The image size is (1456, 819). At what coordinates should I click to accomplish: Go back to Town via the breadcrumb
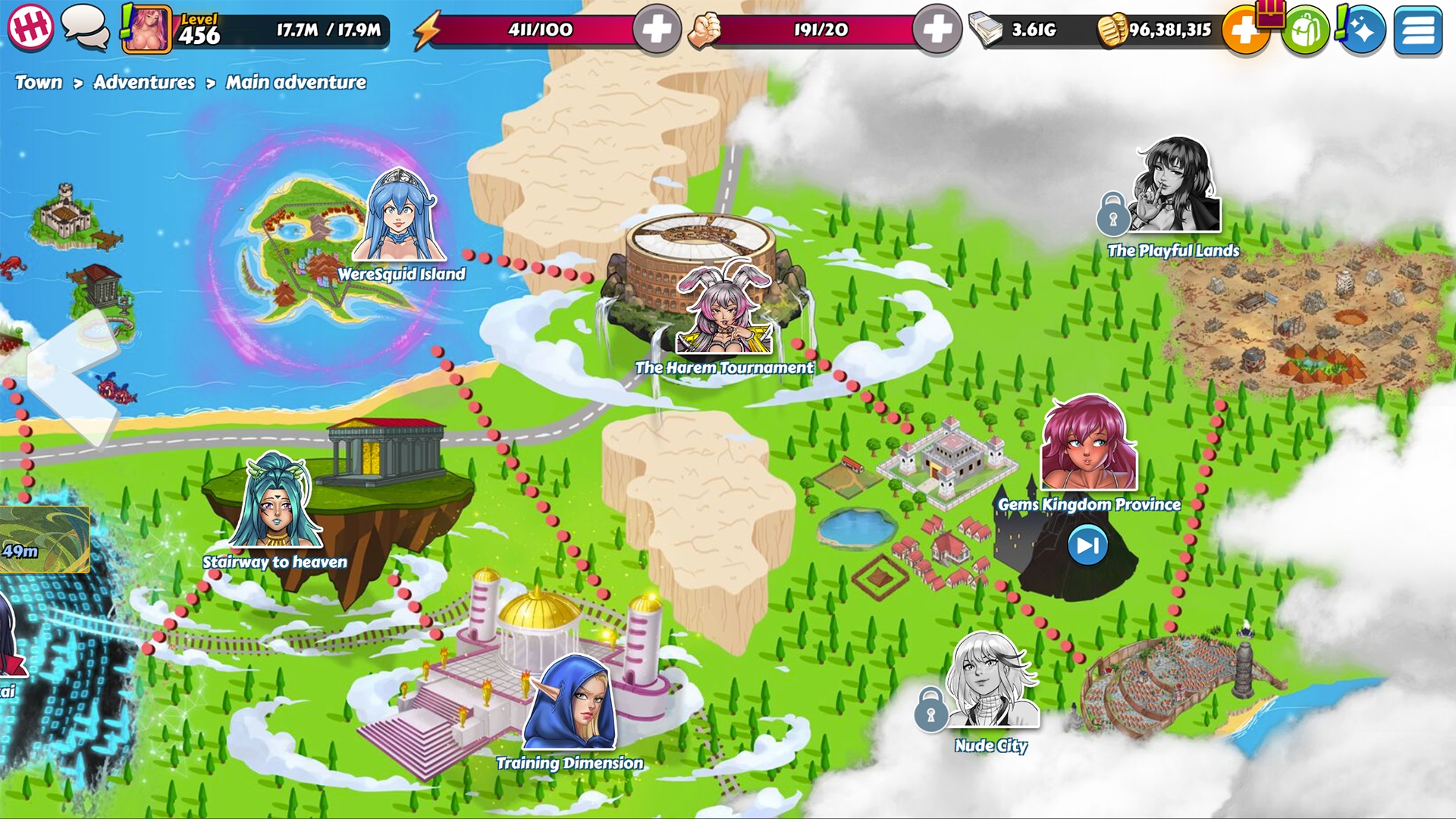click(x=39, y=82)
